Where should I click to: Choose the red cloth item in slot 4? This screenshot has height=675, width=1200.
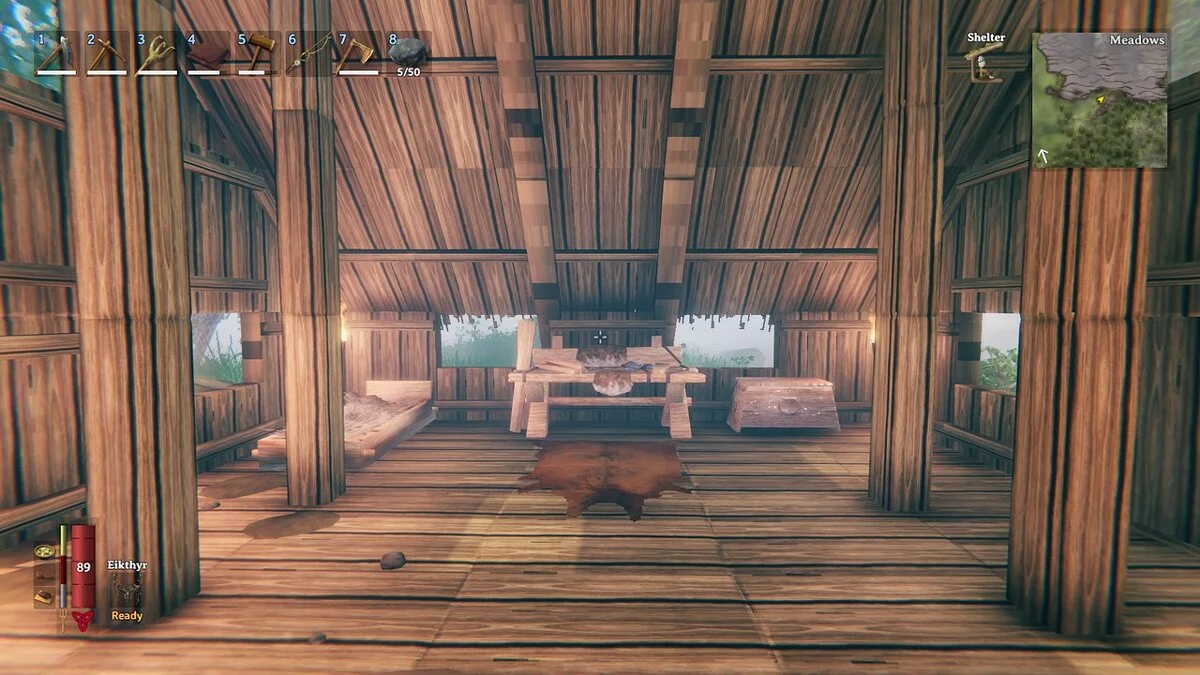[x=206, y=53]
